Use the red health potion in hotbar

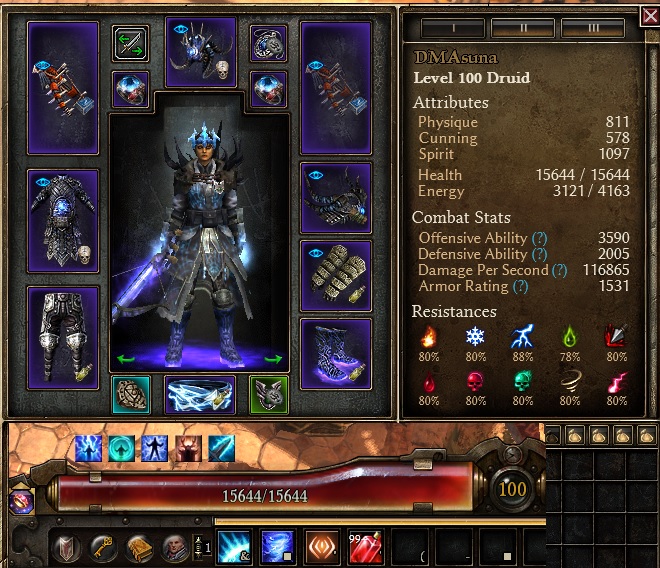(366, 546)
